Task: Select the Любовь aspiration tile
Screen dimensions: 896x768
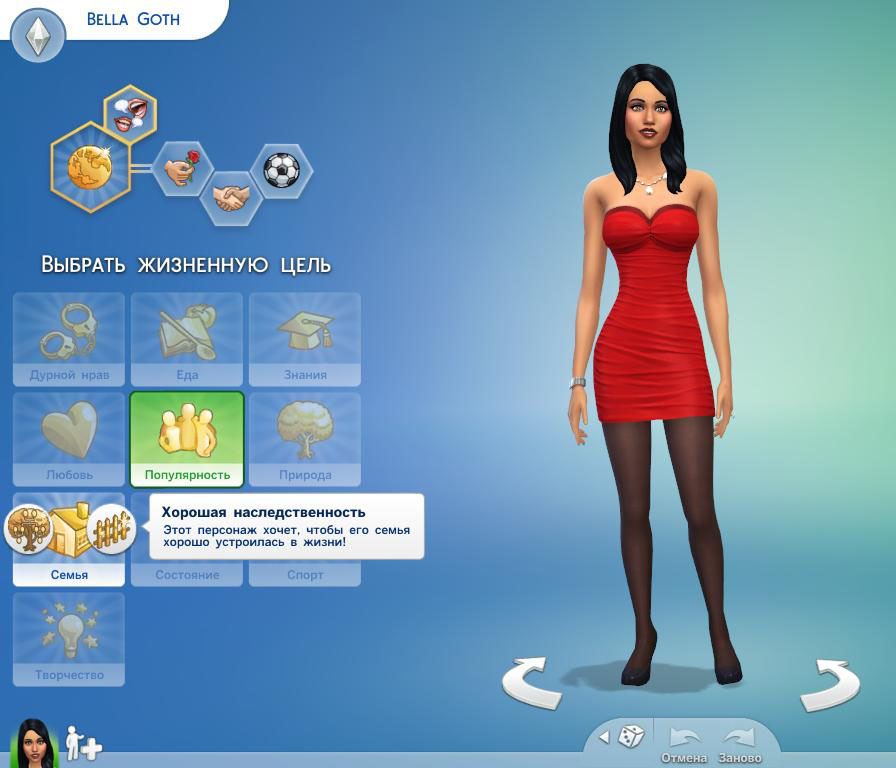Action: click(x=69, y=438)
